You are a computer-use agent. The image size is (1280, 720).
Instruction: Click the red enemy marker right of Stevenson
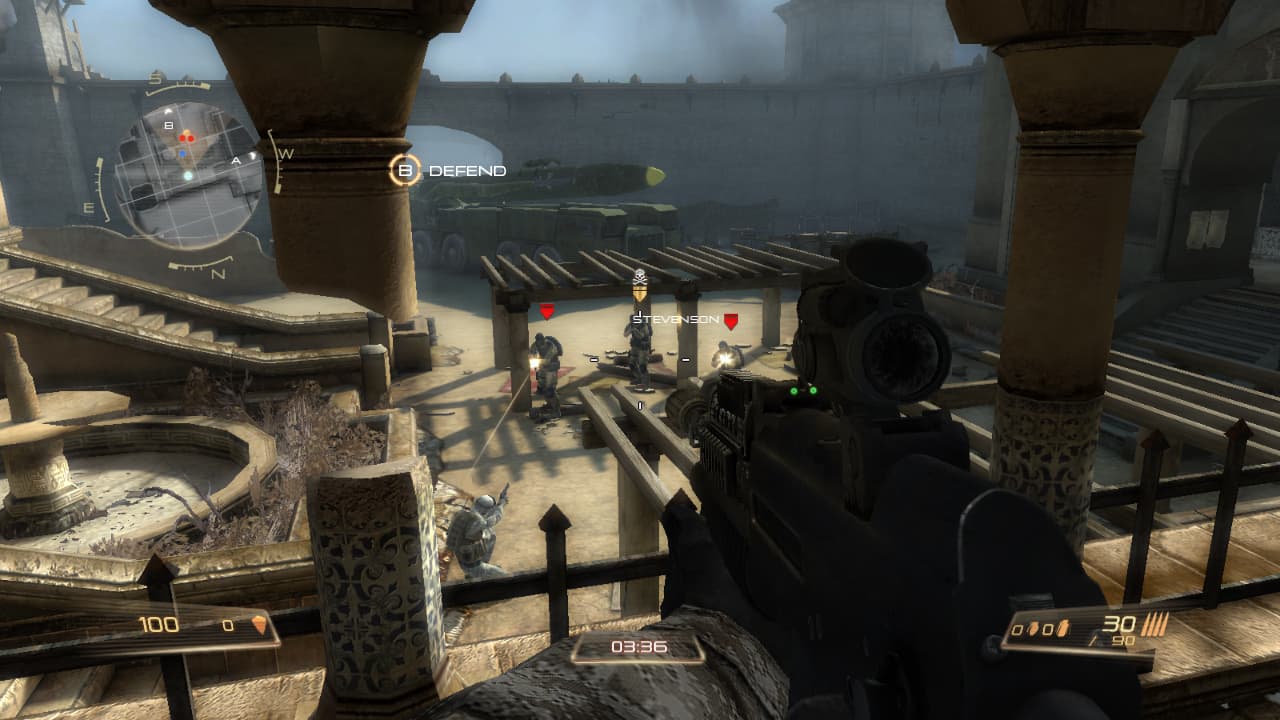[x=731, y=320]
